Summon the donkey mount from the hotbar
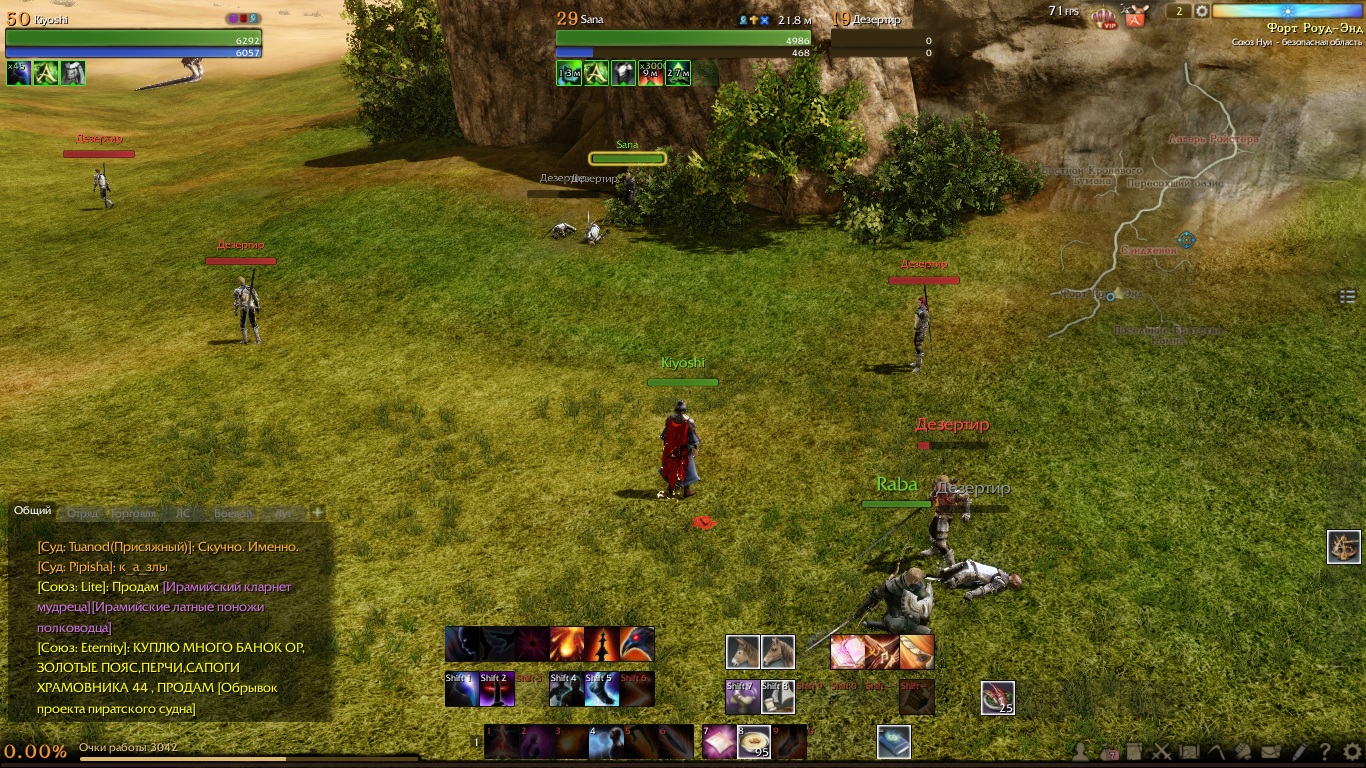 (743, 652)
